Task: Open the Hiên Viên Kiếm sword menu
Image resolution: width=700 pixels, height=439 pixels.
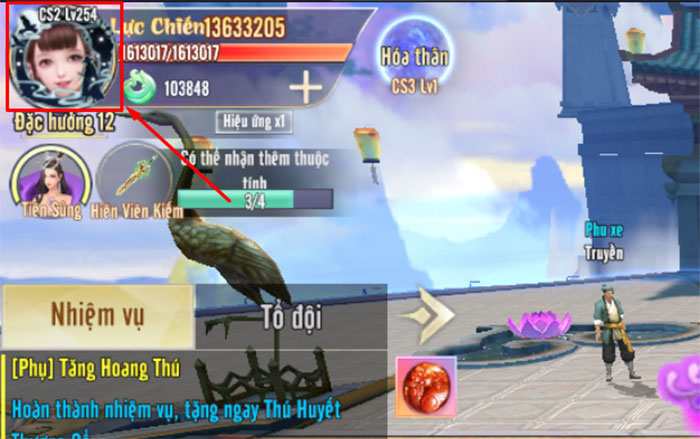Action: pos(137,180)
